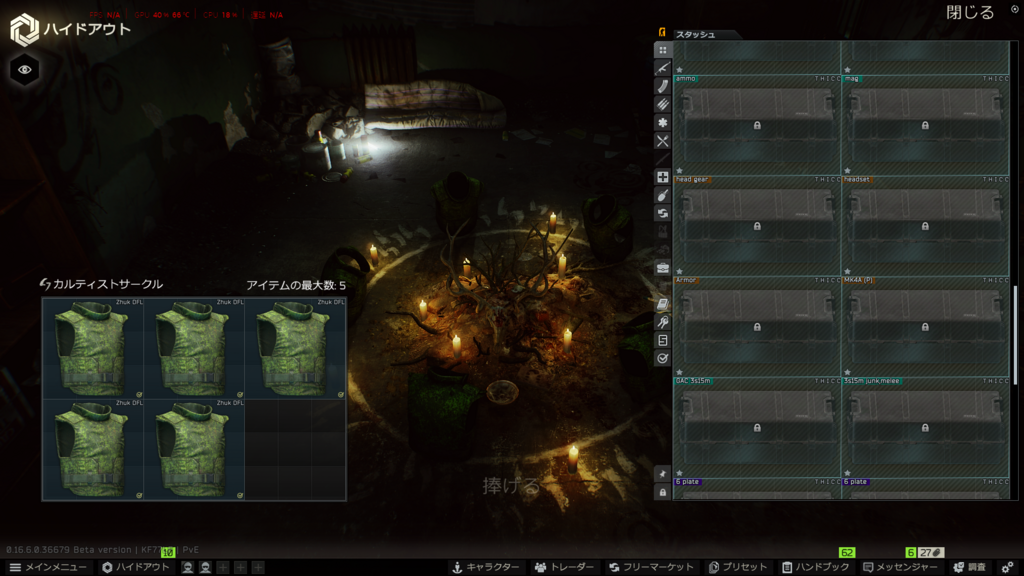The image size is (1024, 576).
Task: Open the フリーマーケット
Action: [651, 567]
